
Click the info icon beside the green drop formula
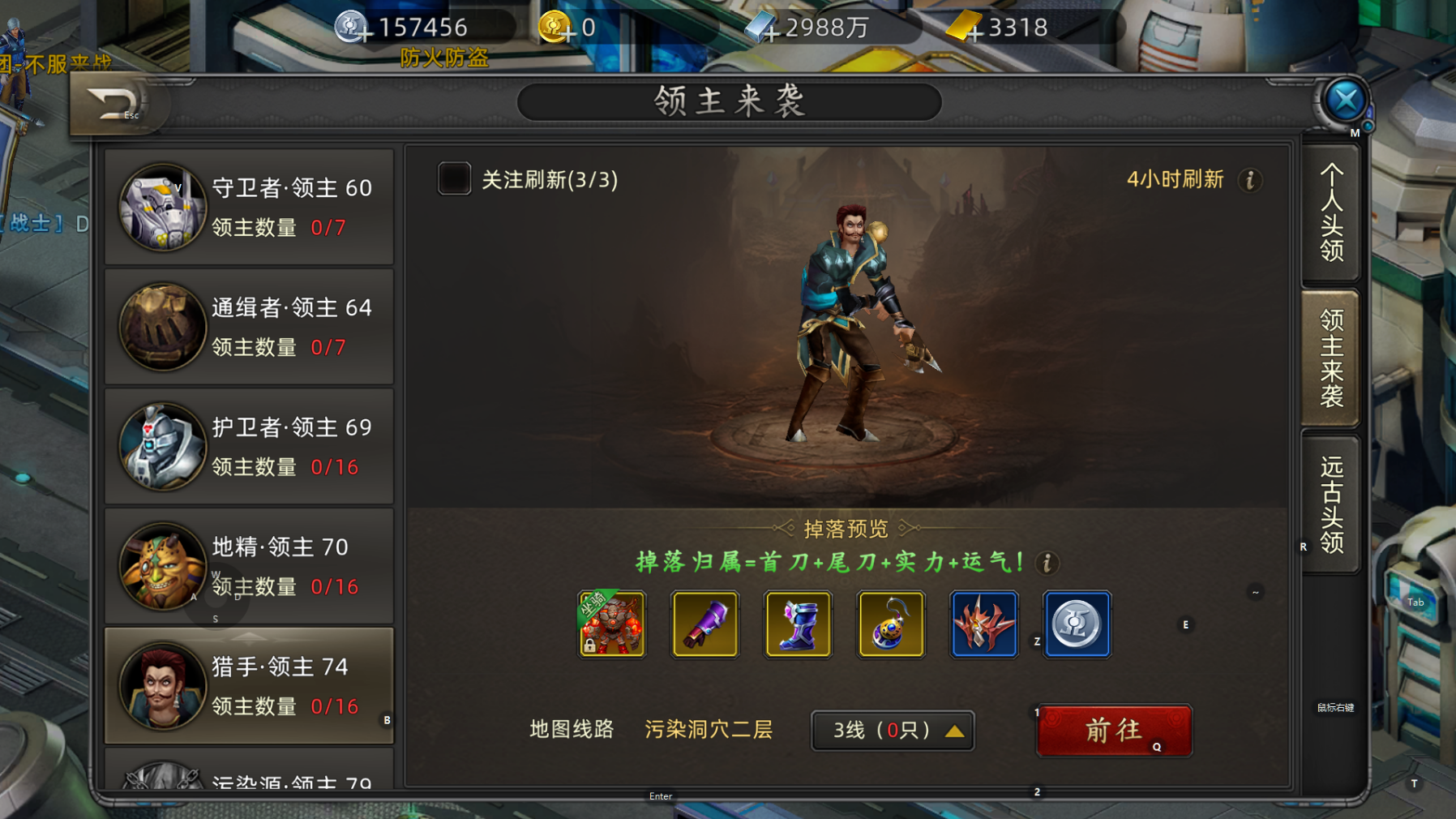tap(1046, 564)
